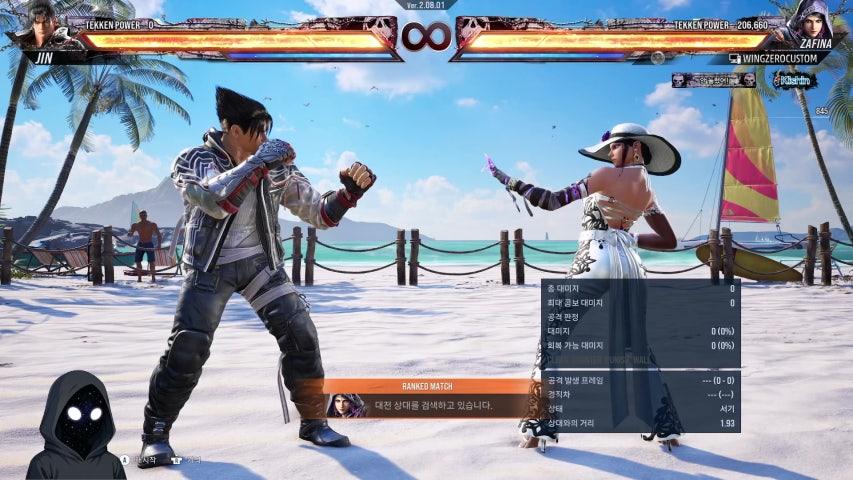This screenshot has height=480, width=853.
Task: Click the skull-decorated player title plate
Action: [713, 80]
